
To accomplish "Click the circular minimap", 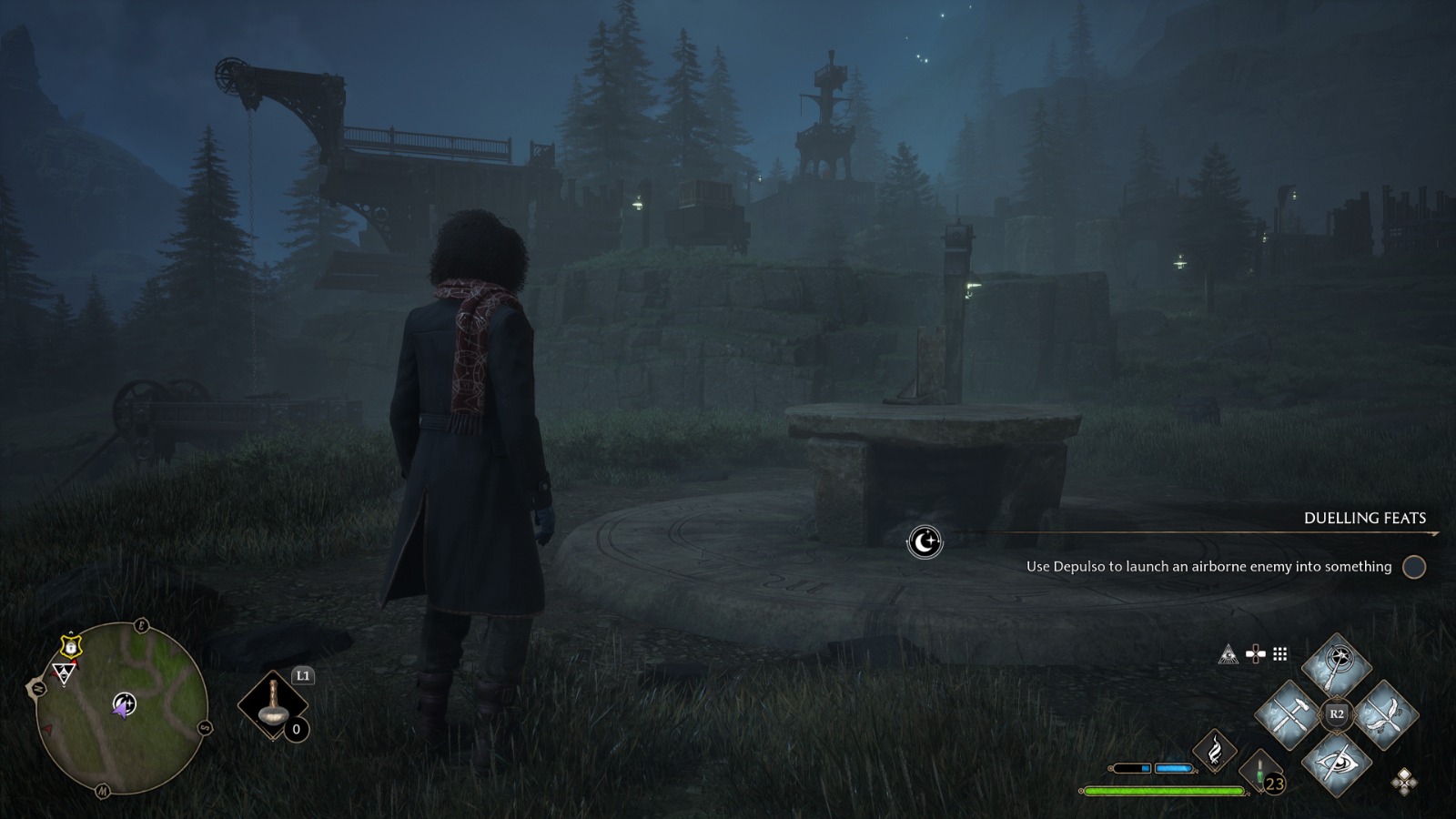I will (x=122, y=708).
